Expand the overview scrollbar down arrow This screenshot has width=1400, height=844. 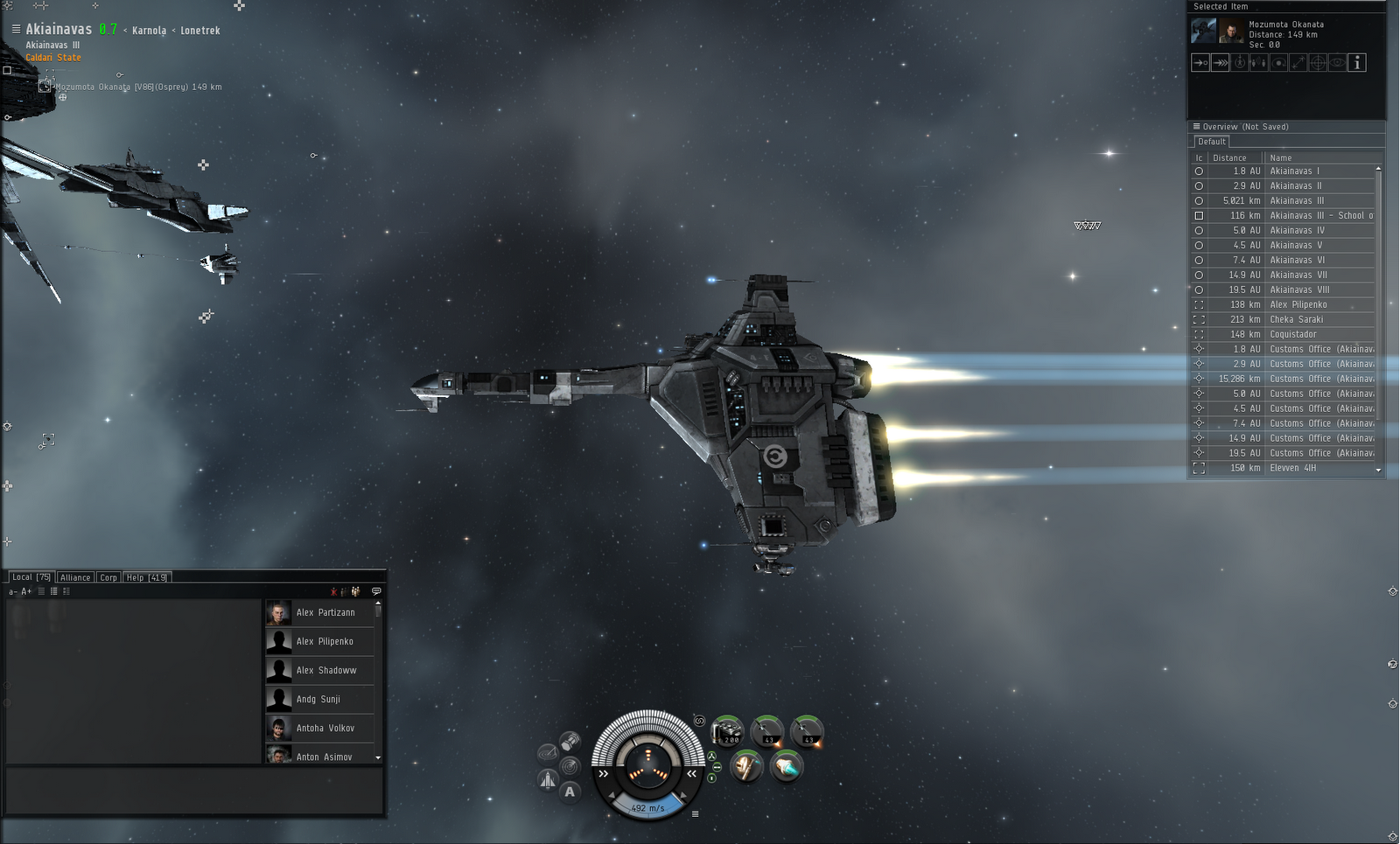click(1378, 470)
